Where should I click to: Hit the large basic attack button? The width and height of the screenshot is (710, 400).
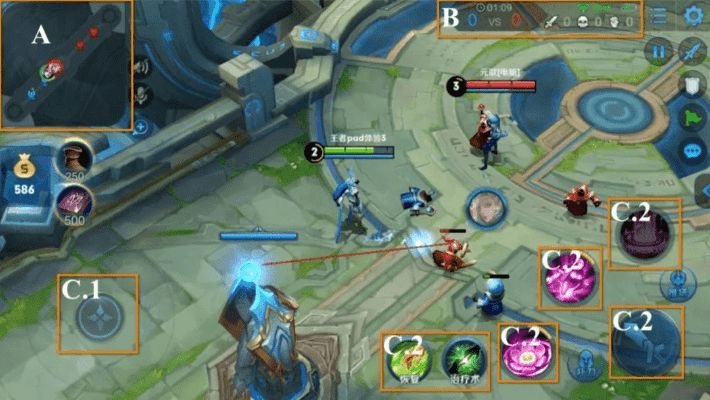[647, 342]
